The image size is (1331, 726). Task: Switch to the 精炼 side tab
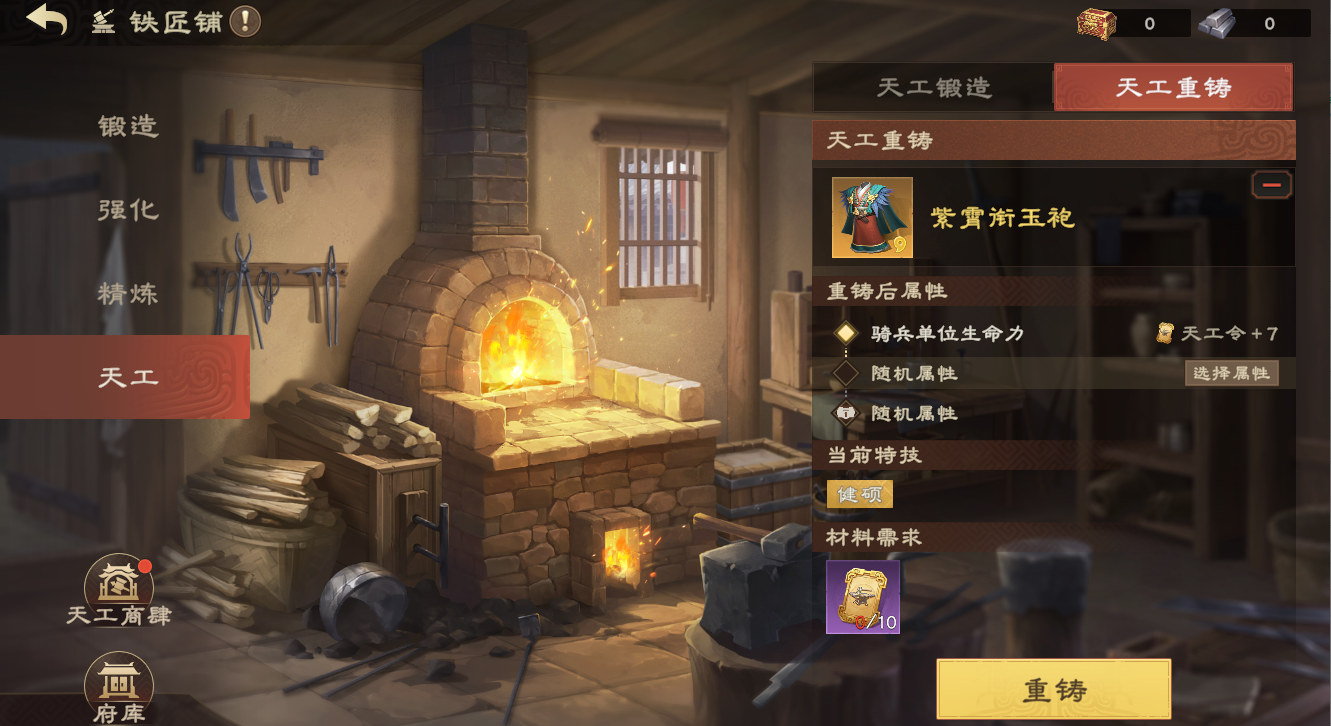(x=128, y=294)
